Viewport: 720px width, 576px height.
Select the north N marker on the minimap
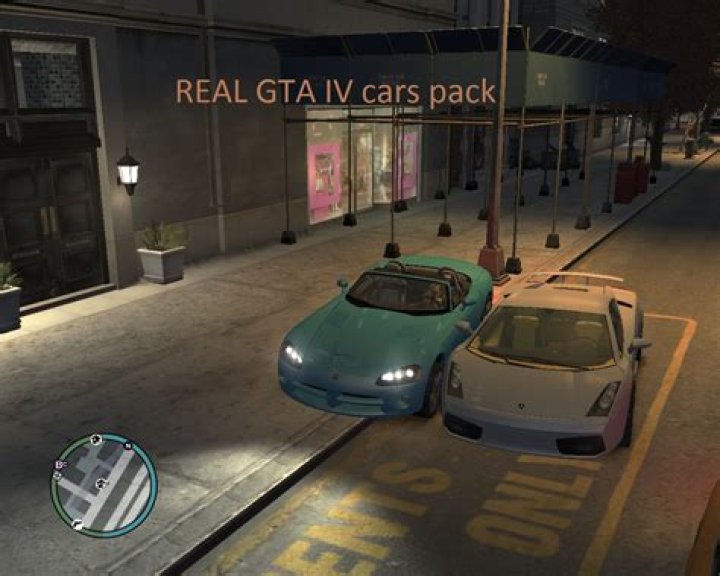[x=128, y=446]
